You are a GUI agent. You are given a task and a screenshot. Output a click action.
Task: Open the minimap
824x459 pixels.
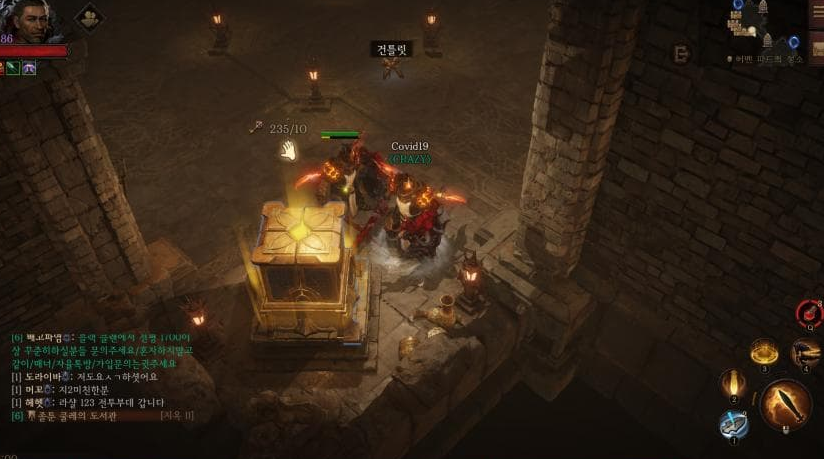pos(764,26)
